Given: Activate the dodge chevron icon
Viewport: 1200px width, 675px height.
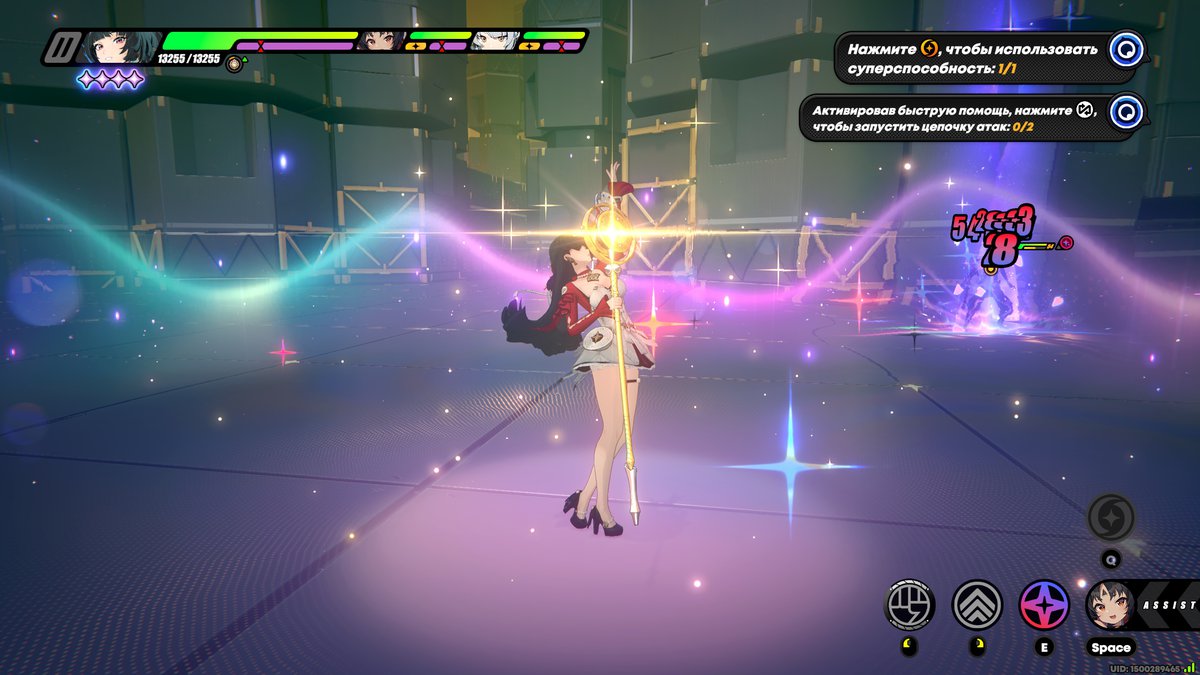Looking at the screenshot, I should (977, 604).
